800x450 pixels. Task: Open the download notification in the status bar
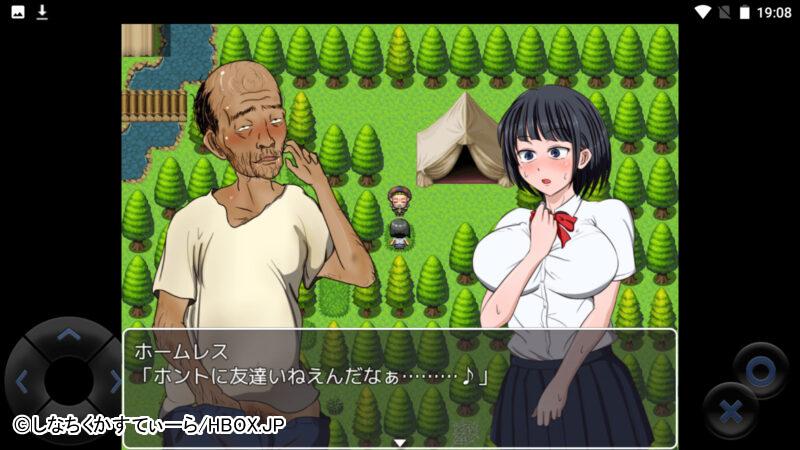(42, 12)
